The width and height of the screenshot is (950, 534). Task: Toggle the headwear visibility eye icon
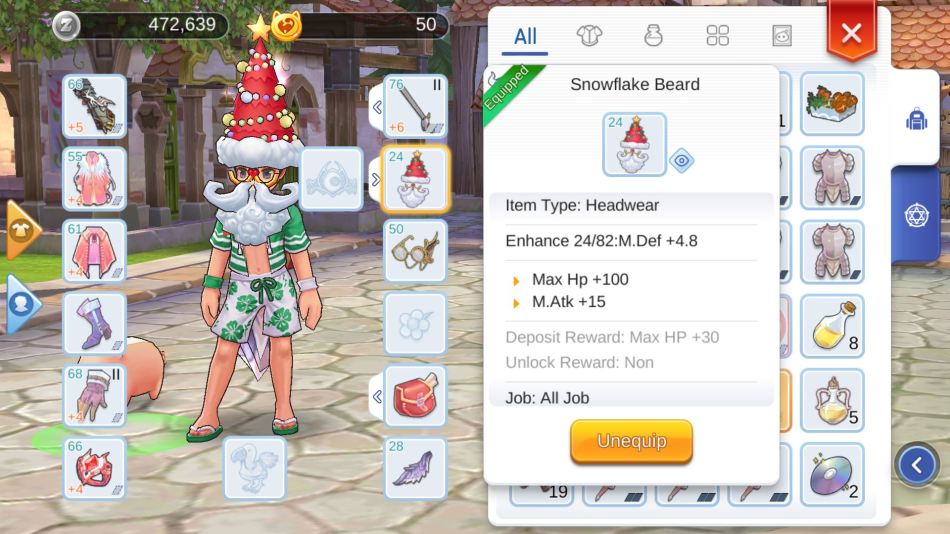pos(682,160)
